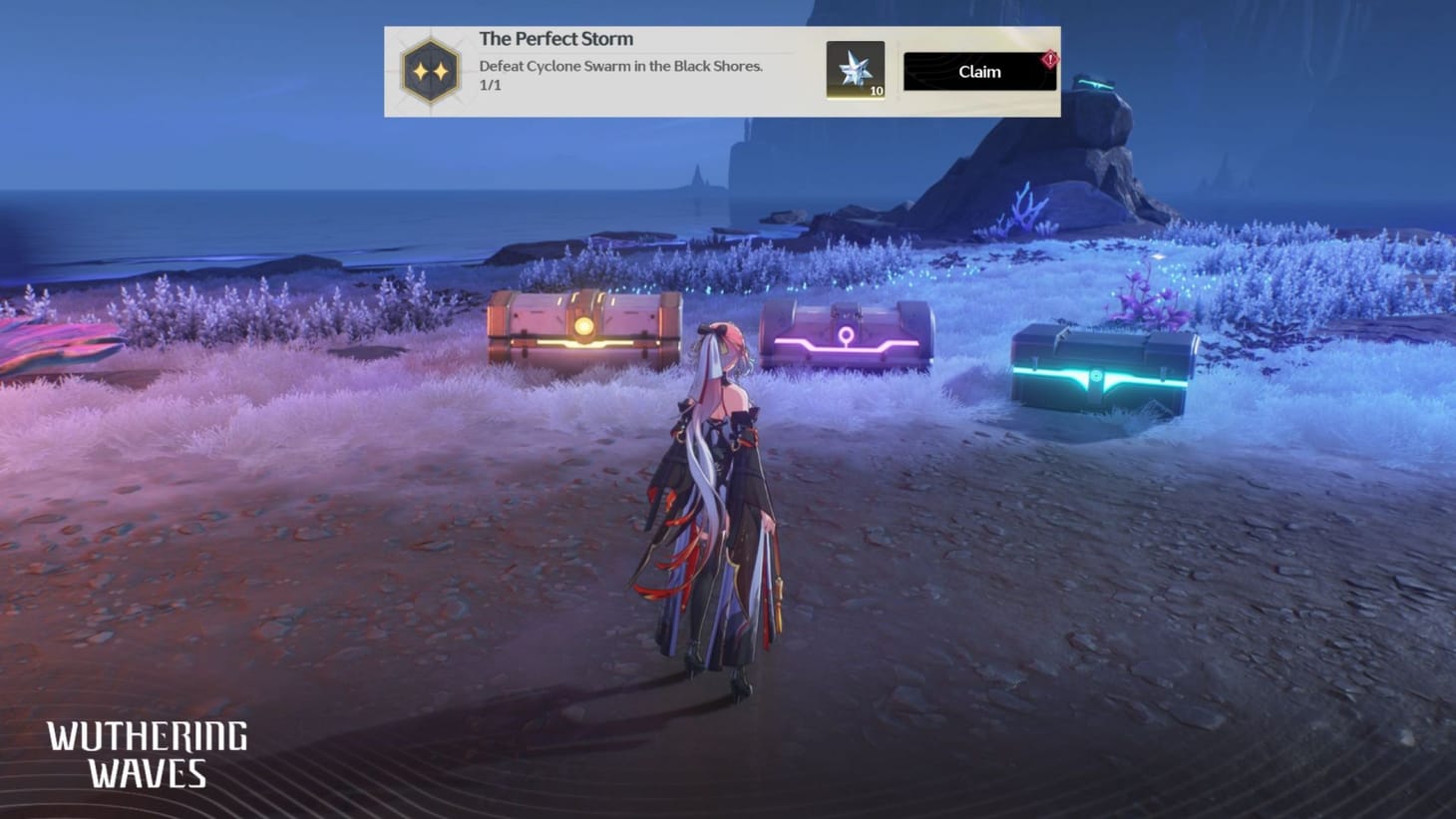Screen dimensions: 1456x819
Task: Click the red exclamation badge on Claim
Action: pos(1050,58)
